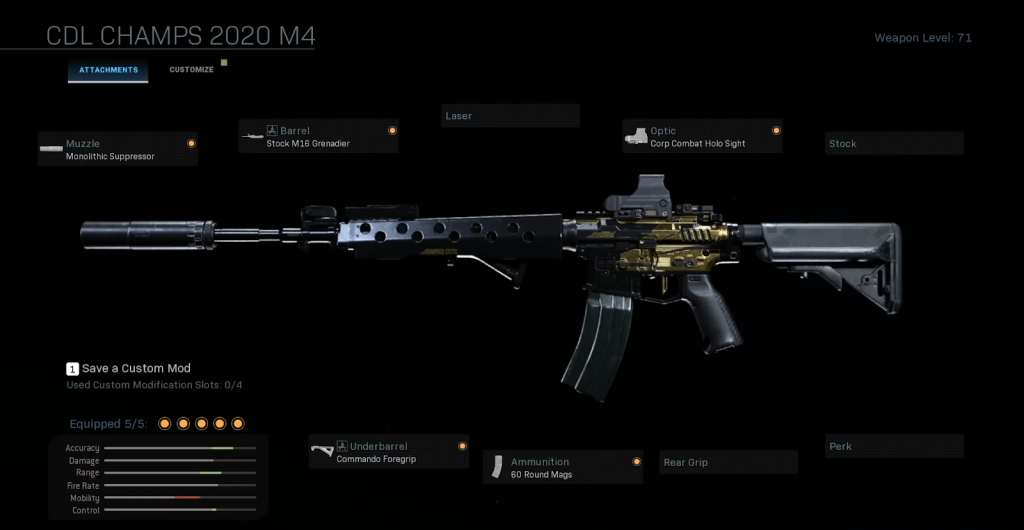Choose the empty Rear Grip slot

point(729,463)
